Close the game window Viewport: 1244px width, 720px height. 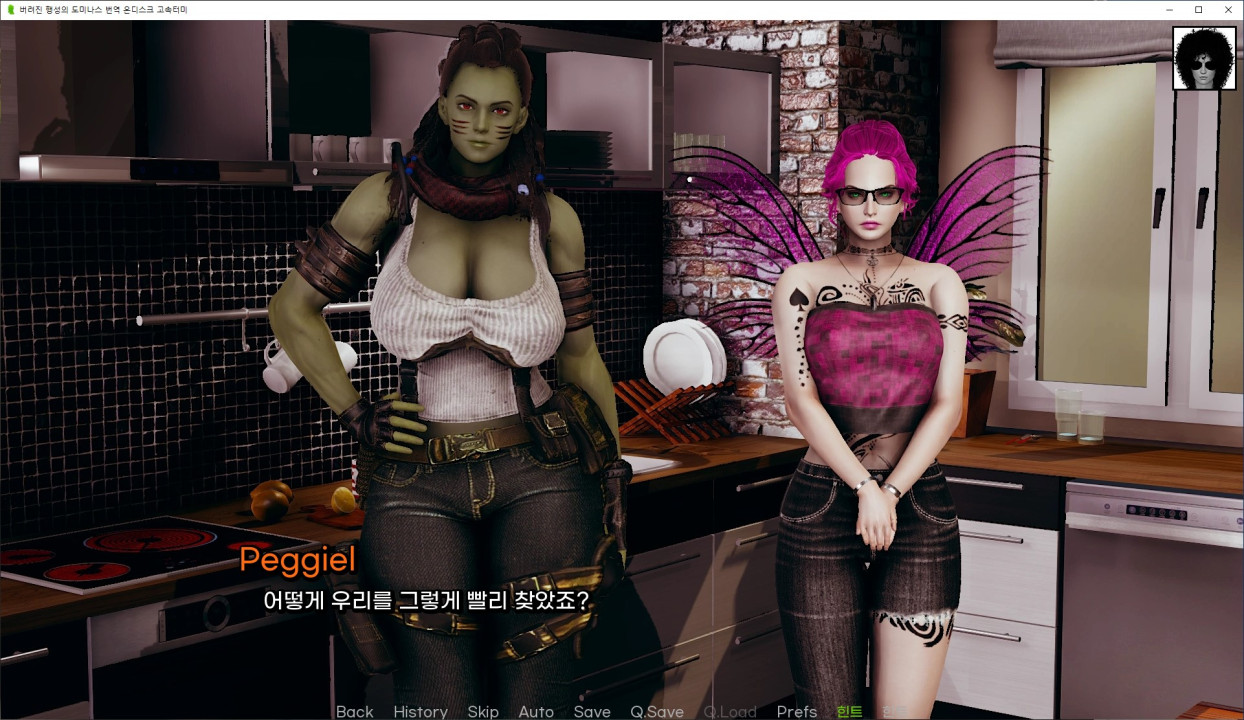[x=1226, y=10]
